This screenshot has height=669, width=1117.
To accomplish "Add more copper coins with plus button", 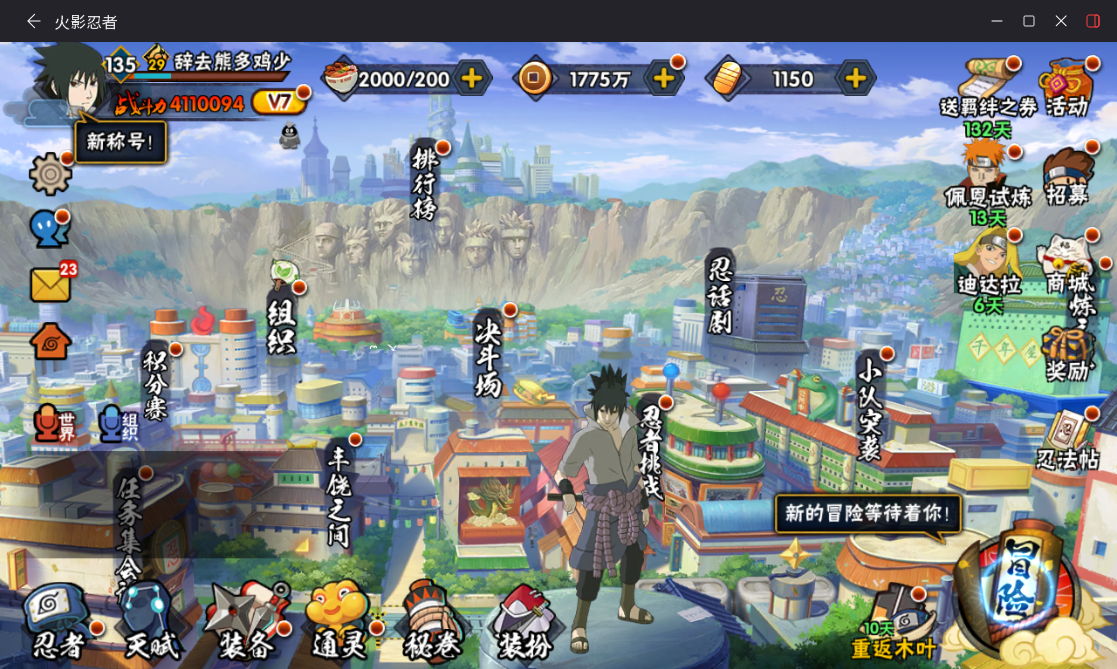I will click(x=662, y=78).
